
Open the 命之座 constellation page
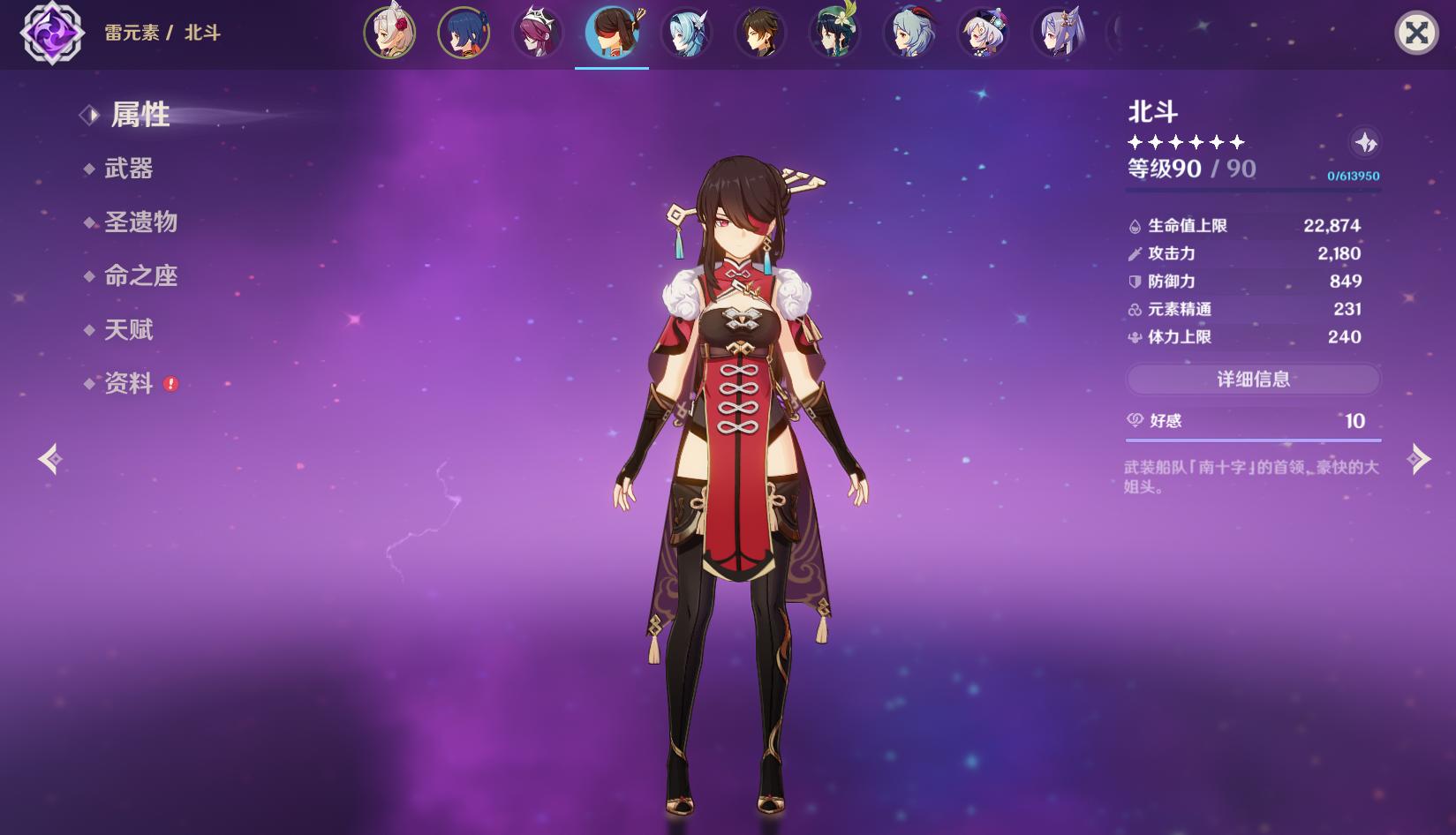141,276
